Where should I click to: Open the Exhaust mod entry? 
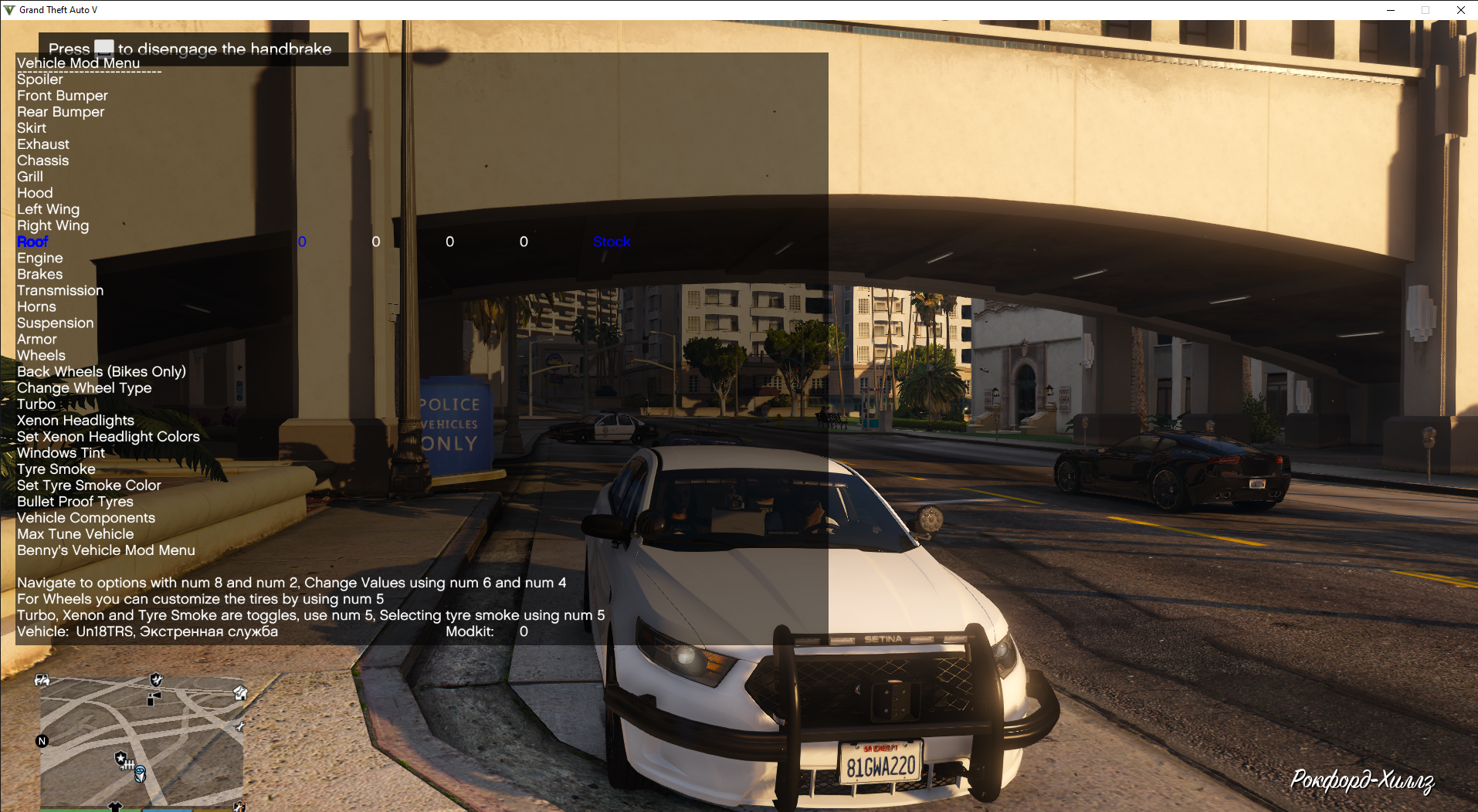click(x=43, y=144)
